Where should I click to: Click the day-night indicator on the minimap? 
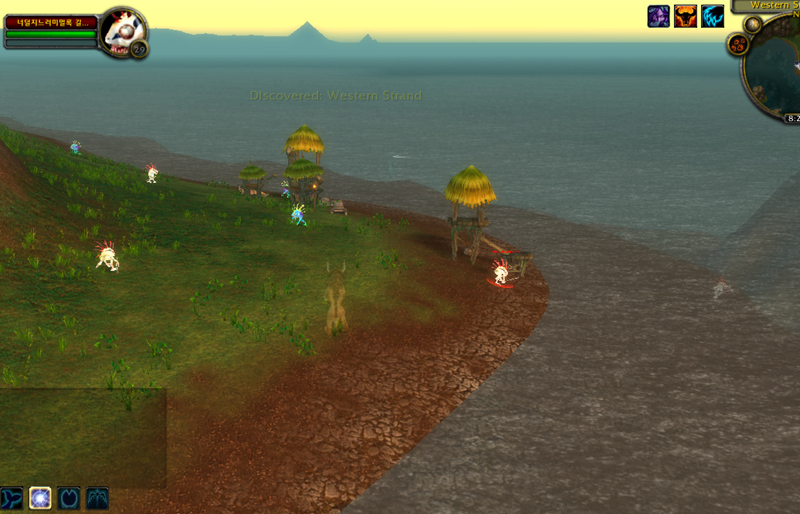click(752, 22)
